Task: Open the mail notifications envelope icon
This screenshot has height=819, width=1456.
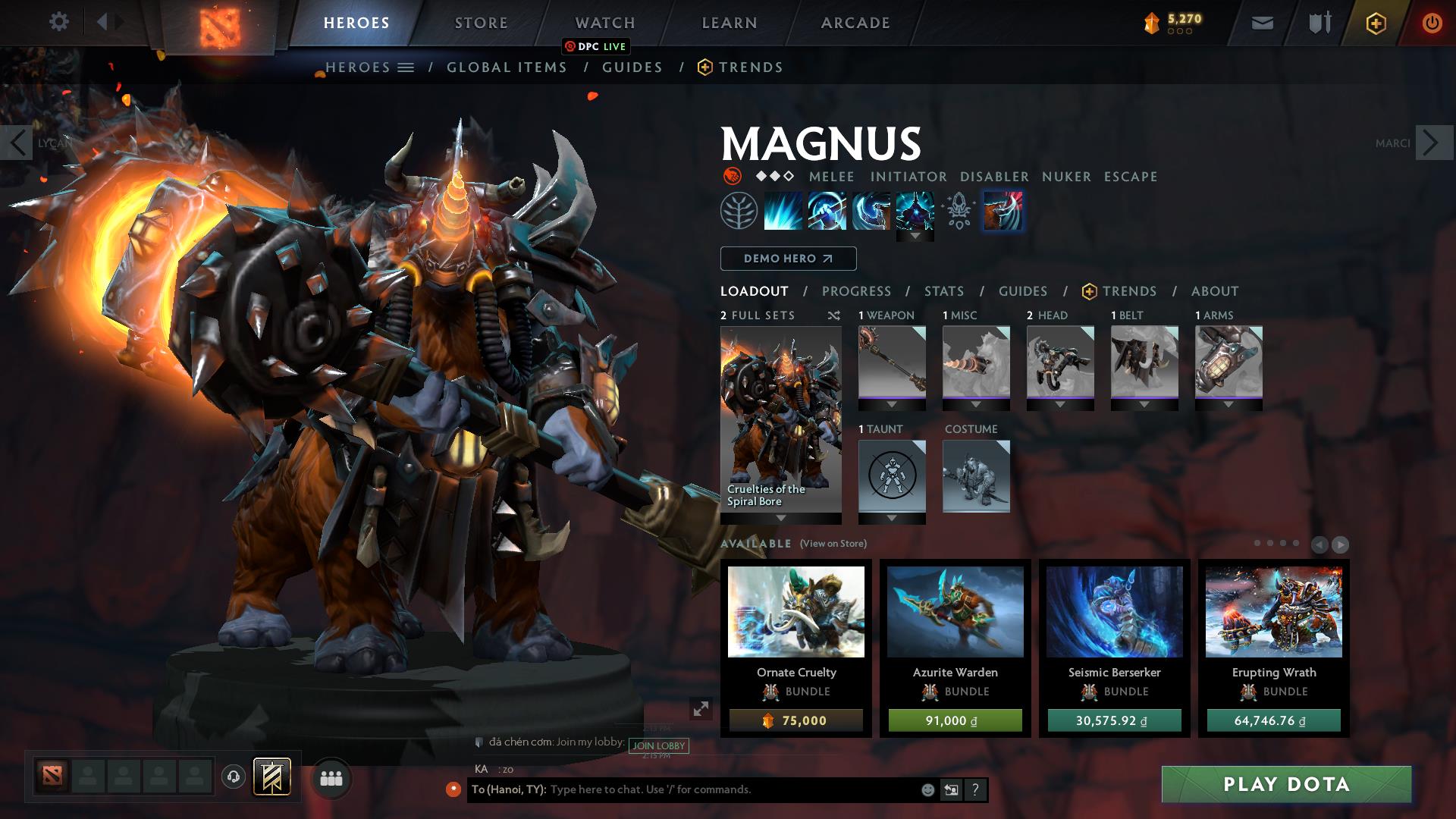Action: pyautogui.click(x=1262, y=23)
